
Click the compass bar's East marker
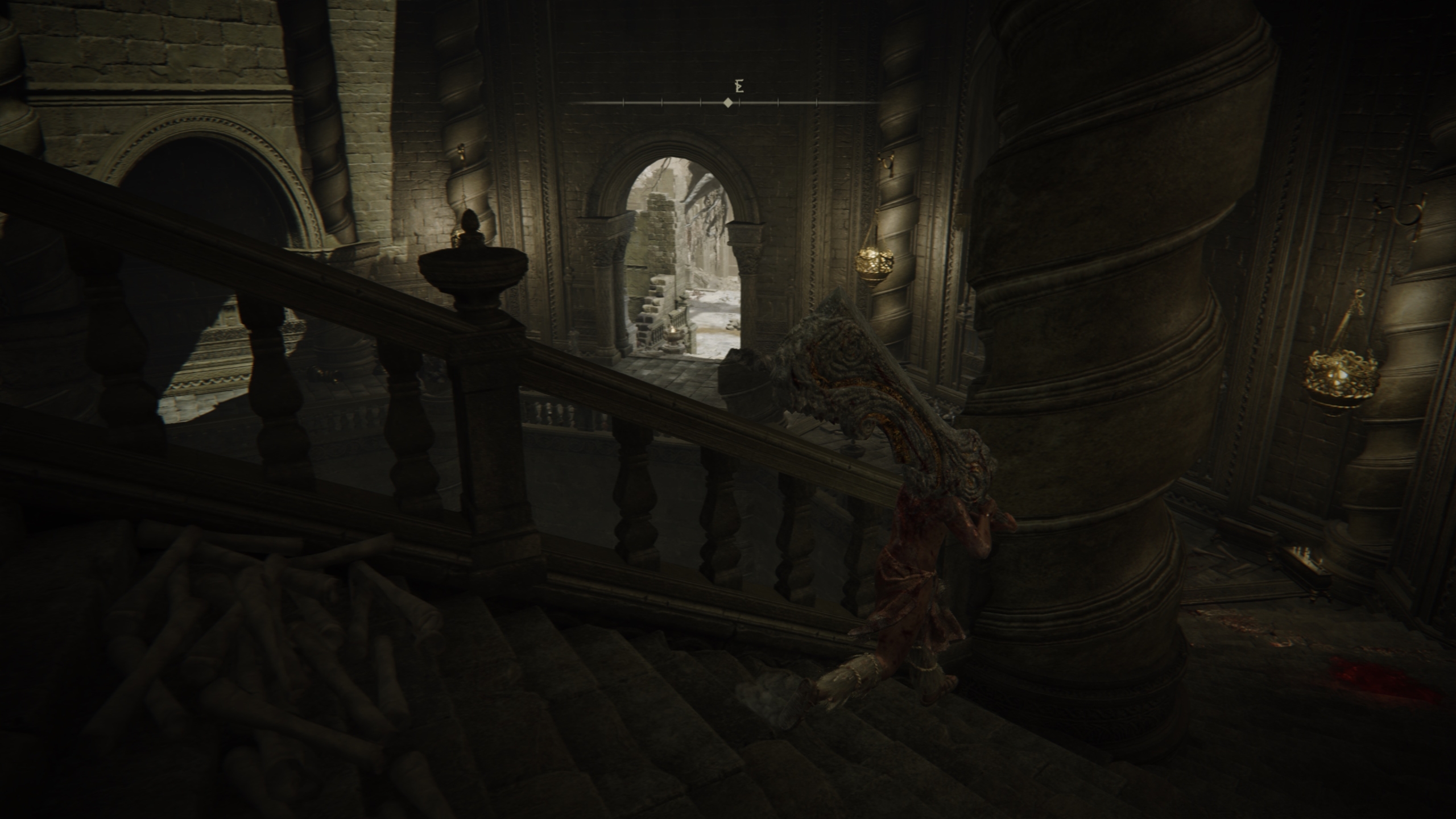point(739,87)
